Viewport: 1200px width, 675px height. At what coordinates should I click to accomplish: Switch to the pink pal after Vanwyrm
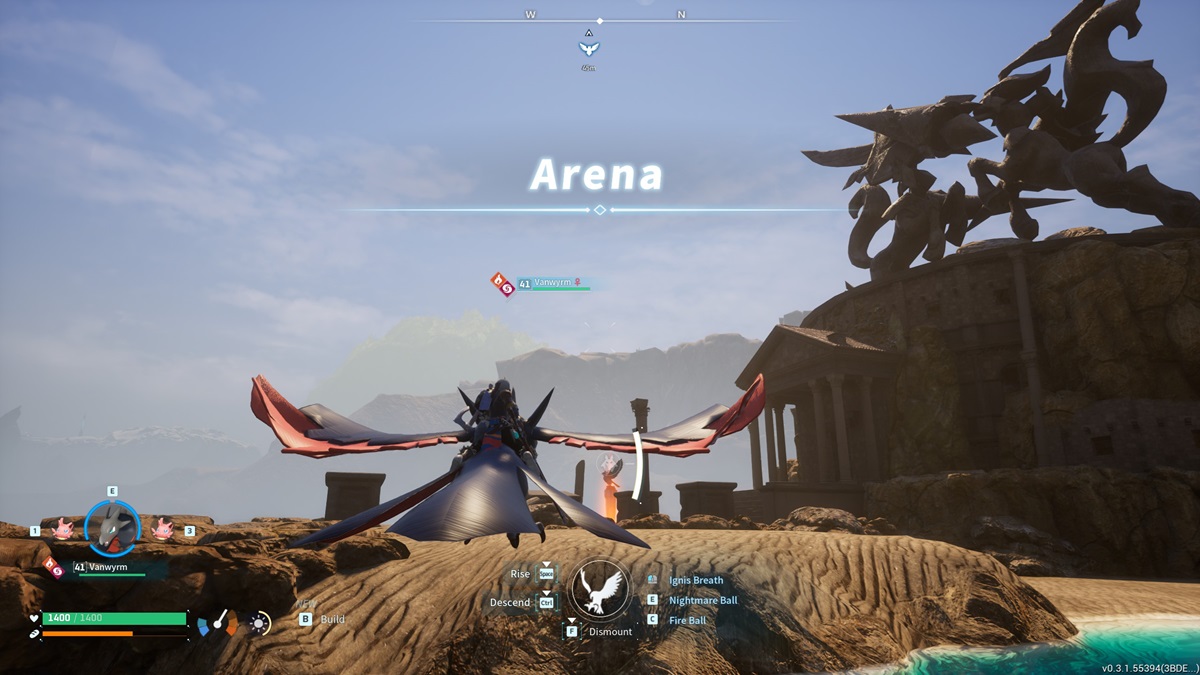tap(162, 530)
